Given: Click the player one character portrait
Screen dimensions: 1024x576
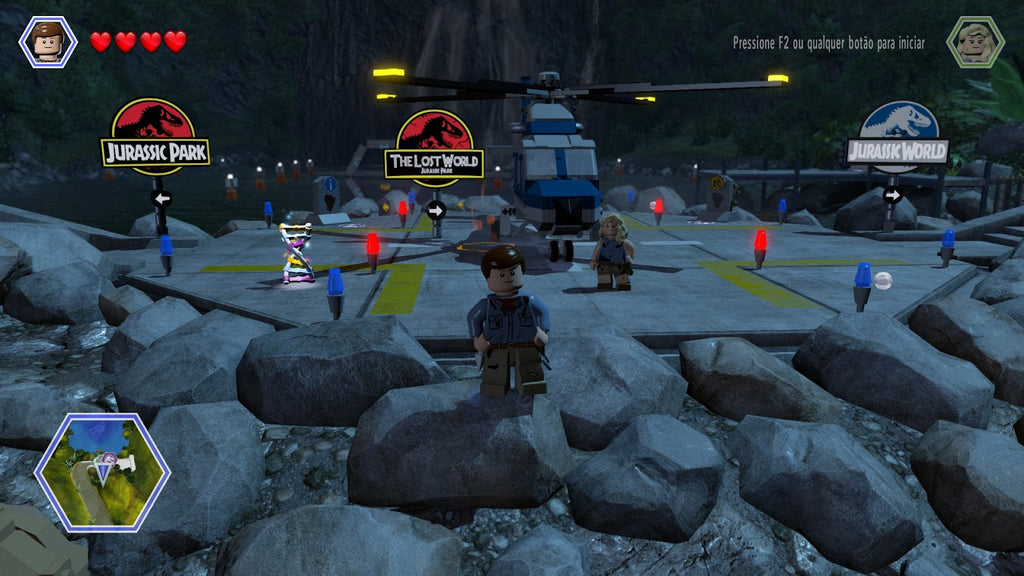Looking at the screenshot, I should [x=47, y=42].
